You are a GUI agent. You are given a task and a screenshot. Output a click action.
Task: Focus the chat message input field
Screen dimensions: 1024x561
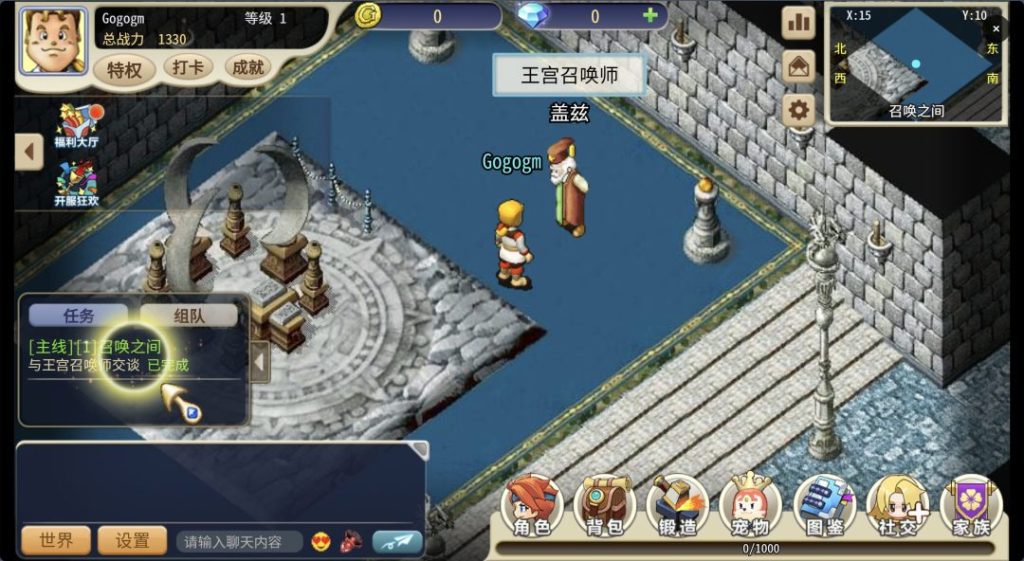click(x=240, y=542)
